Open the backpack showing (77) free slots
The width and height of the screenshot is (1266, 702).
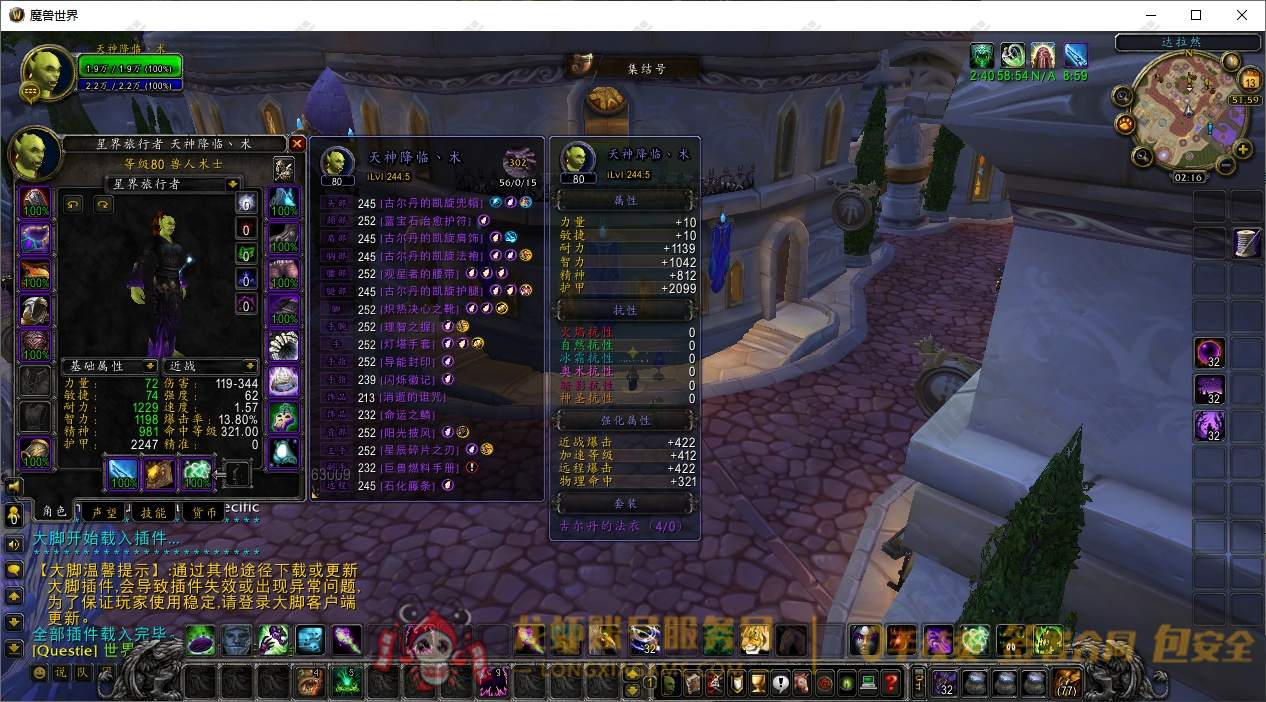(1067, 683)
